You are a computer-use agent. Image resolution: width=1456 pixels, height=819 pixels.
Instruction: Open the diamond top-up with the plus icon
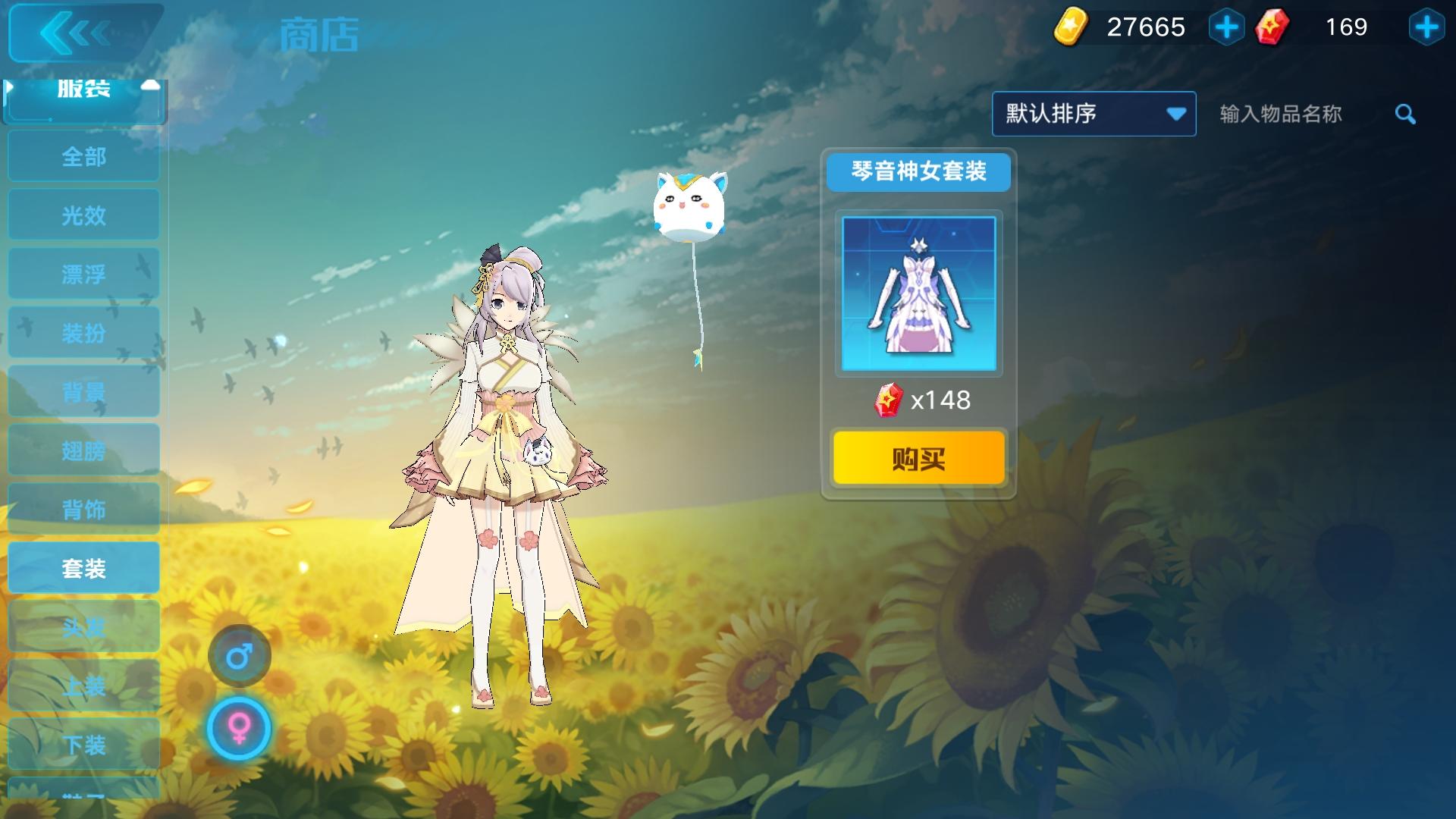[x=1429, y=28]
